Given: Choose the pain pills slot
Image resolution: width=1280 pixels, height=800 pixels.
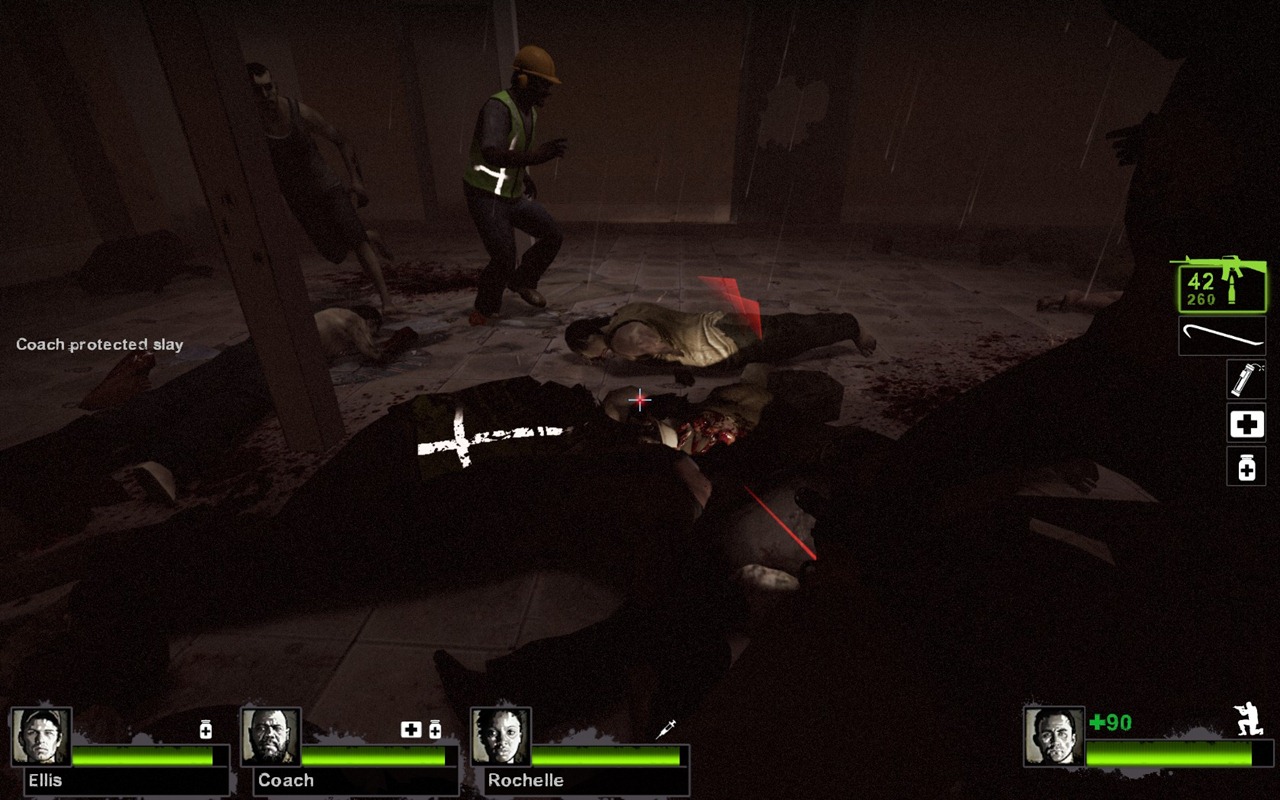Looking at the screenshot, I should point(1246,467).
